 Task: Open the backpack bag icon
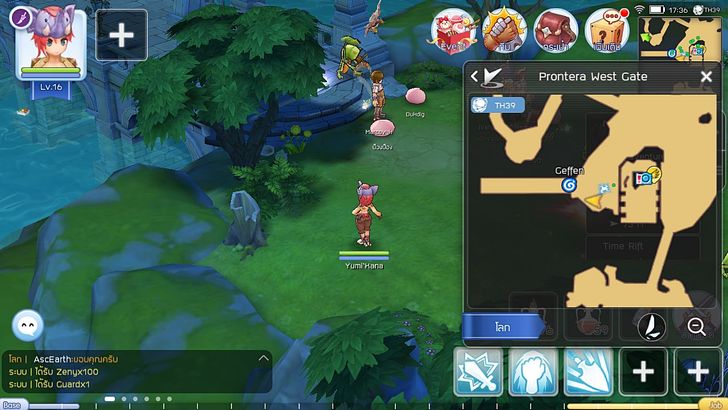[554, 30]
